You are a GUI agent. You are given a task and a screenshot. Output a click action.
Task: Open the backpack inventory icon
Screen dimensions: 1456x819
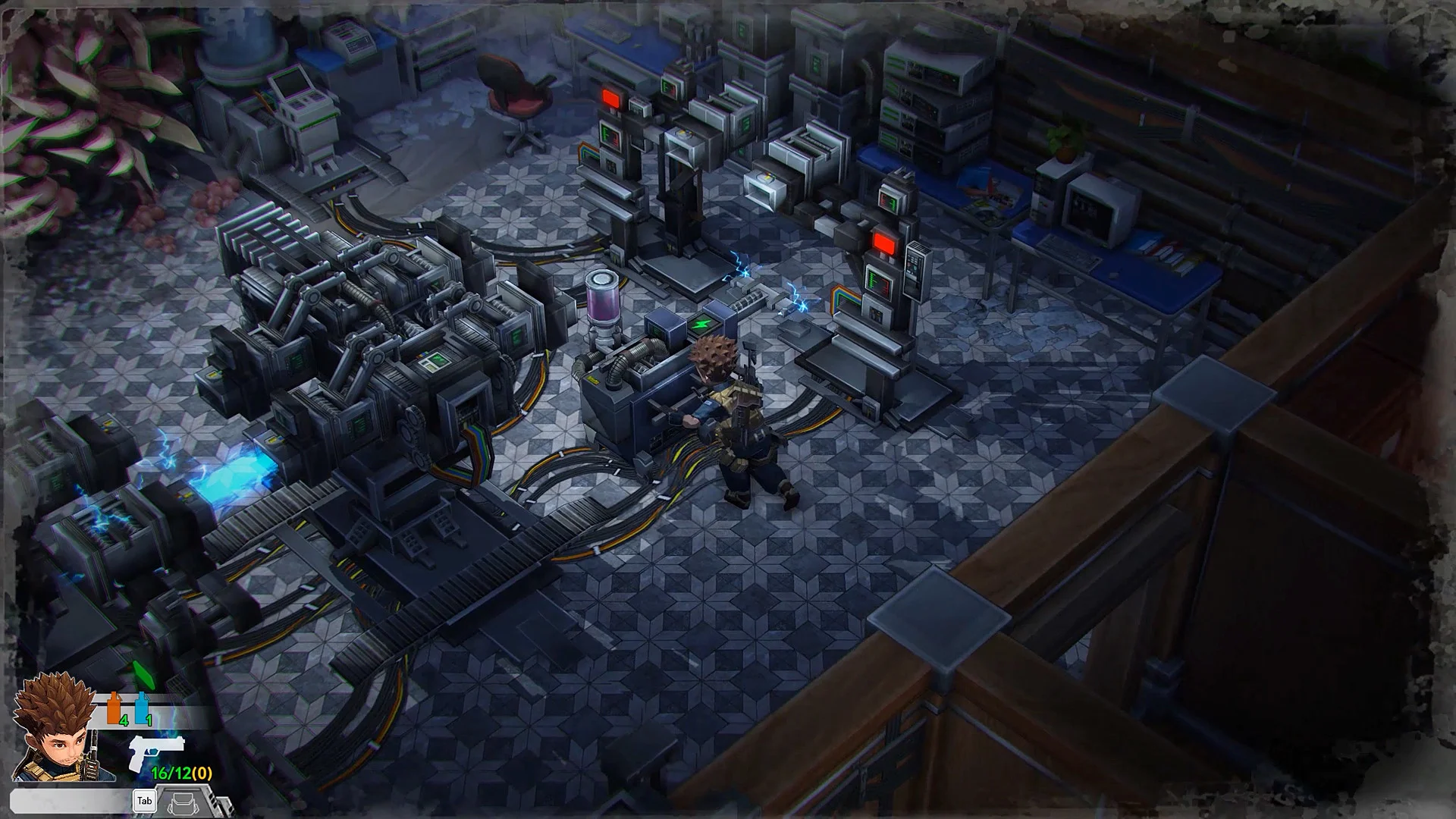[x=182, y=802]
